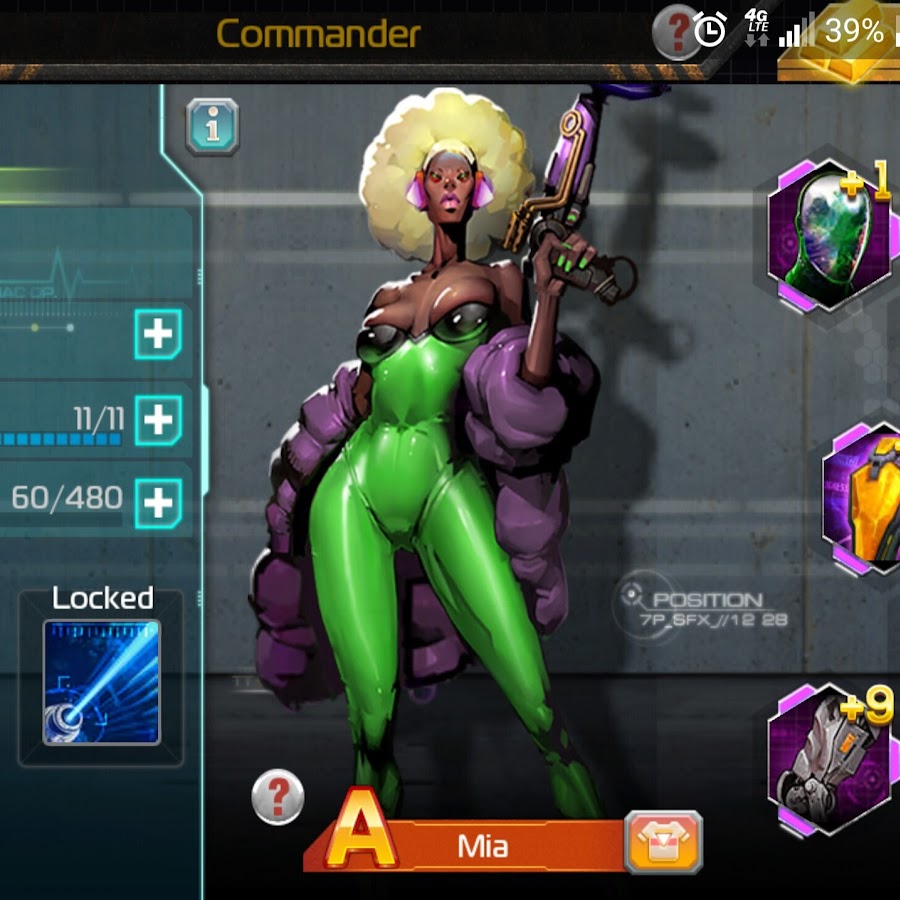Open the info panel with the 'i' button
The height and width of the screenshot is (900, 900).
[x=212, y=126]
